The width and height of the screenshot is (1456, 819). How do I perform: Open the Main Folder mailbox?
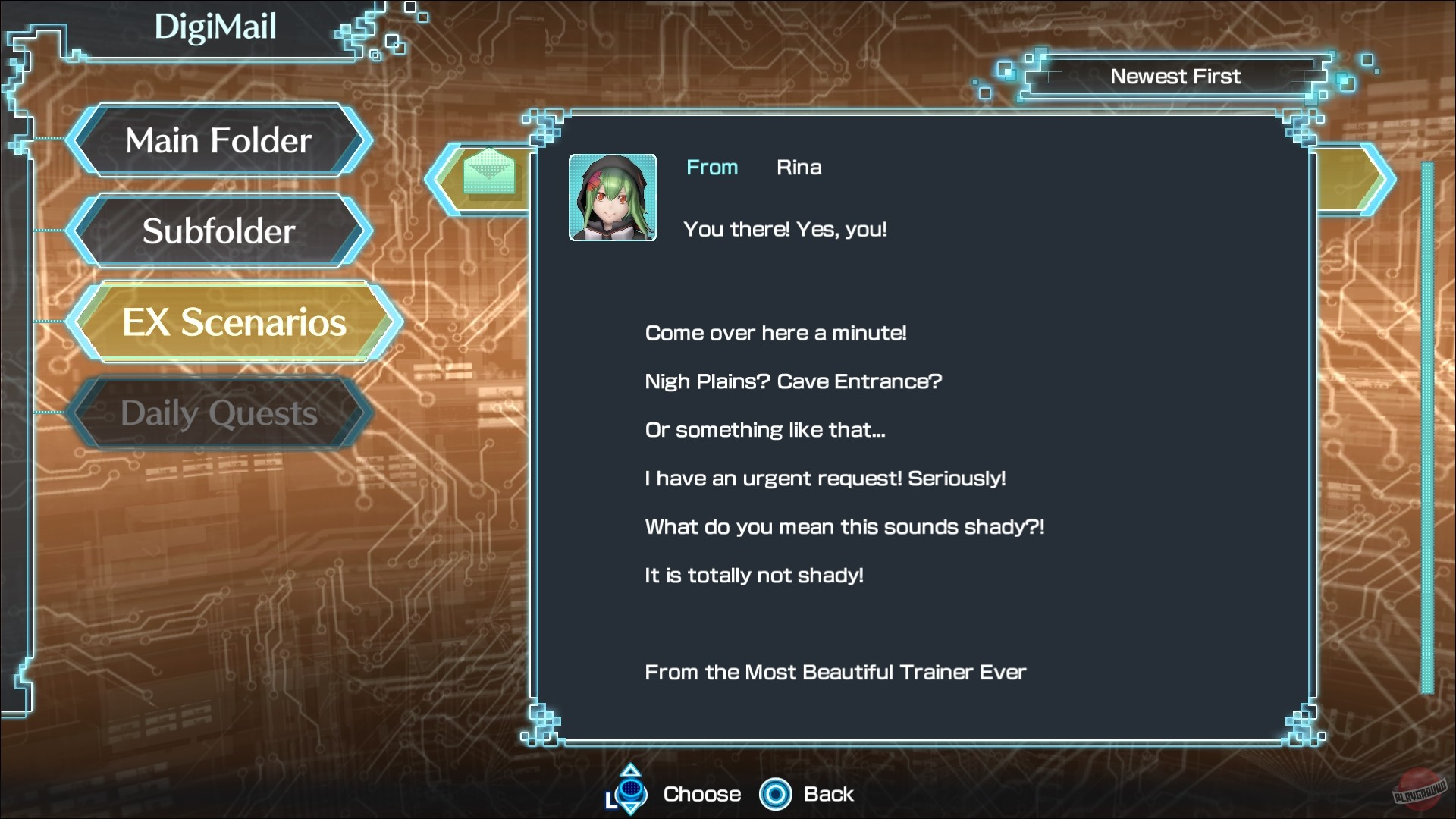pyautogui.click(x=218, y=141)
